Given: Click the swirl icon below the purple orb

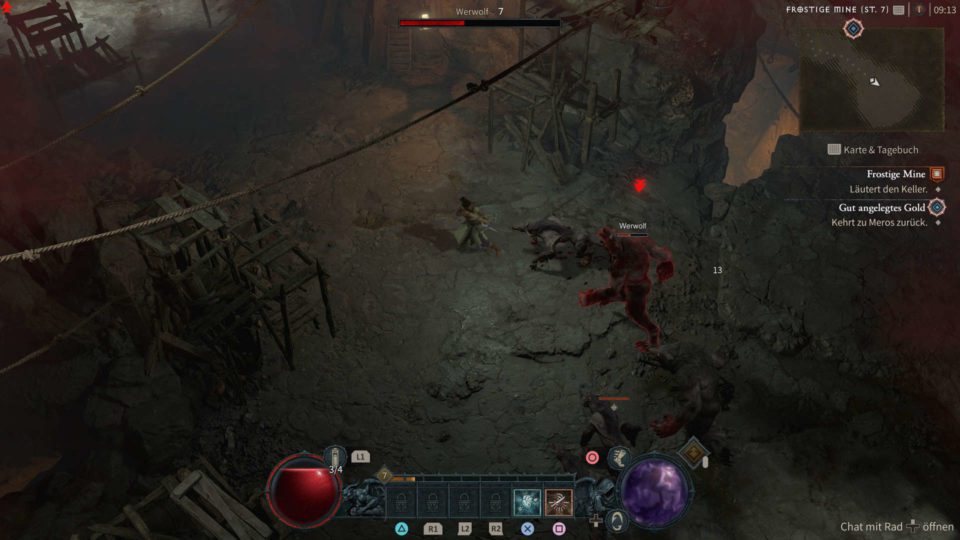Looking at the screenshot, I should click(x=617, y=519).
